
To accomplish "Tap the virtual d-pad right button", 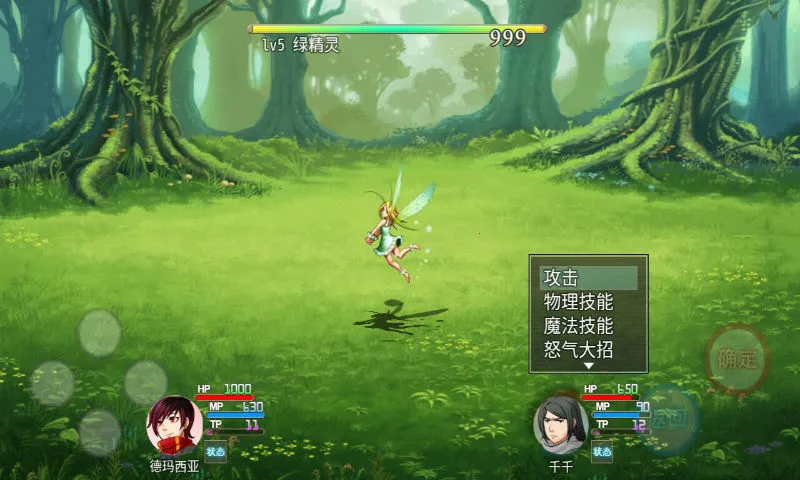I will click(146, 383).
